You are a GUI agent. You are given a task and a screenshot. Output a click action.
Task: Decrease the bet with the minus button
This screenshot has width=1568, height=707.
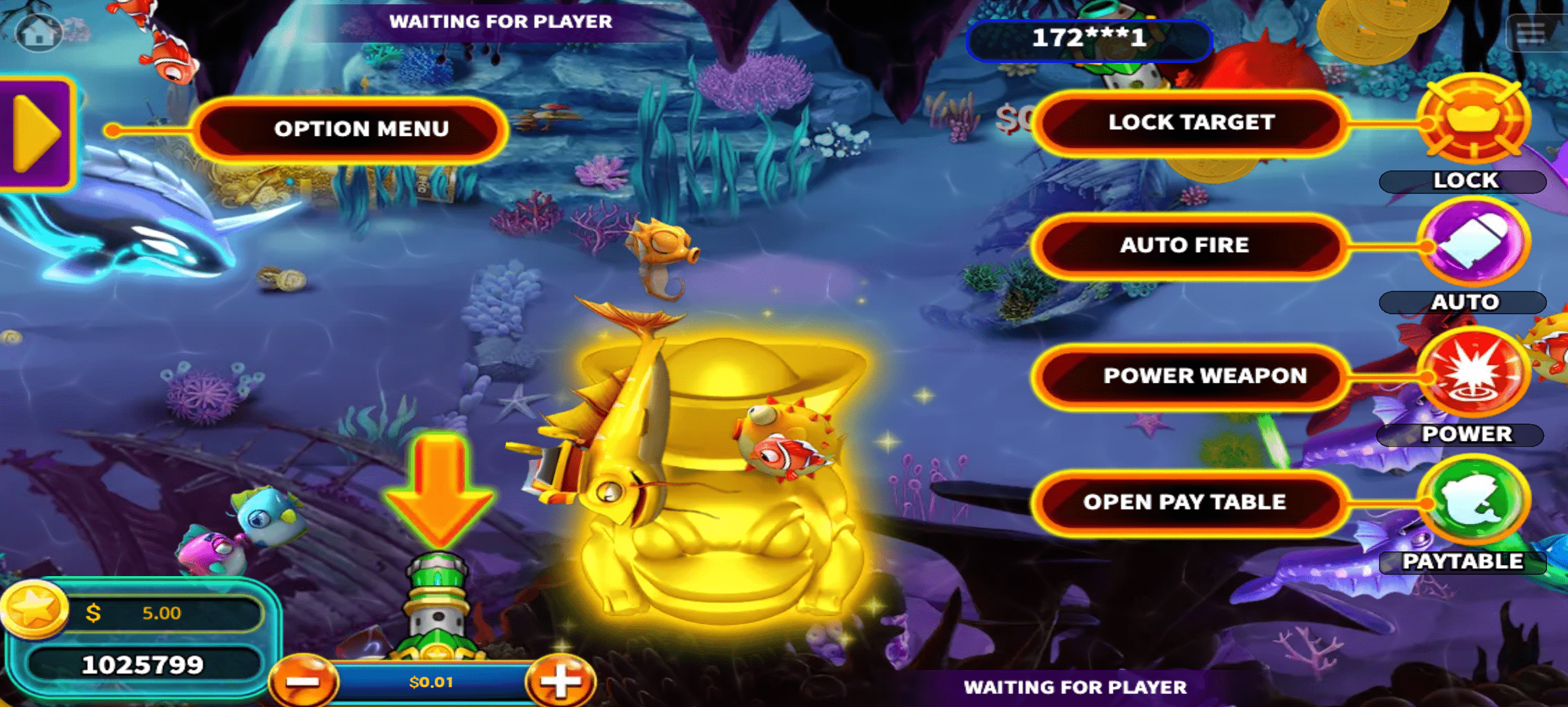coord(304,682)
